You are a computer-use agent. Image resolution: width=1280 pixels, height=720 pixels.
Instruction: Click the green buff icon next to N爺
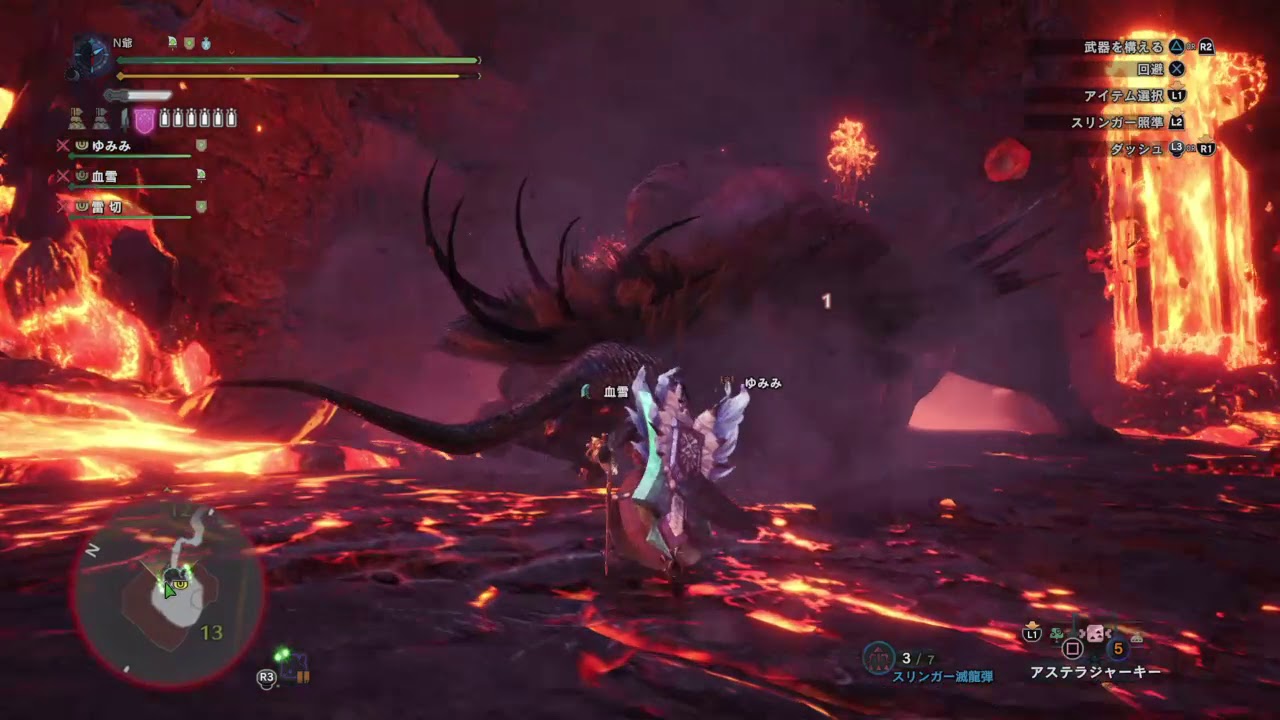(171, 42)
